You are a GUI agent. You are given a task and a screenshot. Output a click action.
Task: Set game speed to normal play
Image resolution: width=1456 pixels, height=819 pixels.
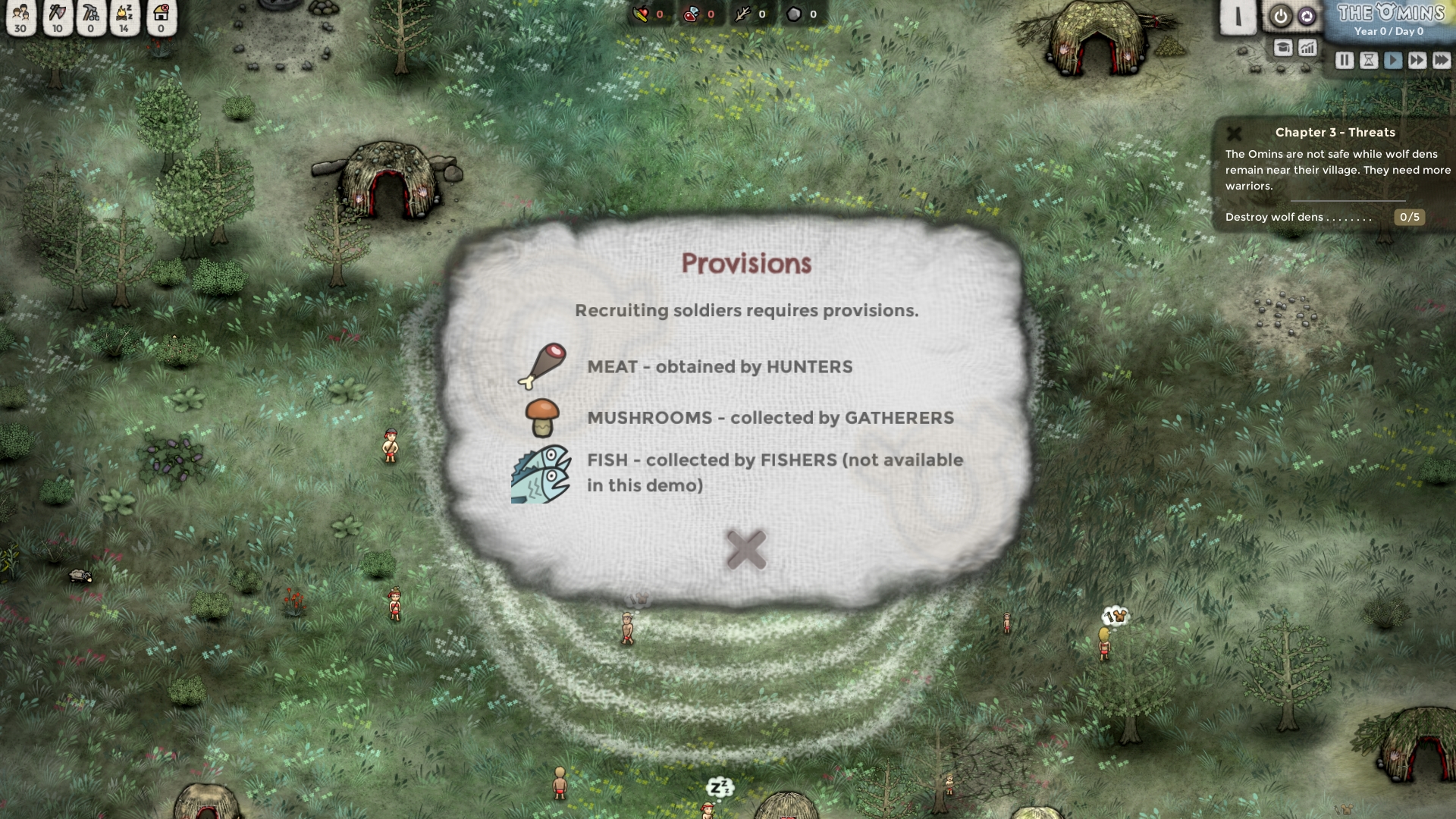point(1392,61)
